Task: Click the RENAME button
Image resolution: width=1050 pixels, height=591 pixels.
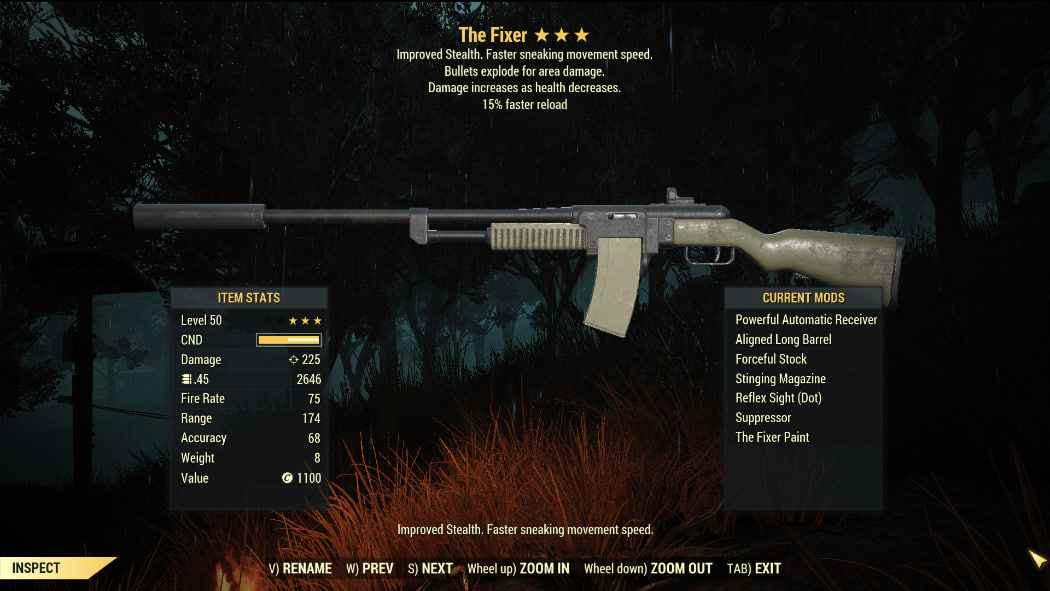Action: coord(300,568)
